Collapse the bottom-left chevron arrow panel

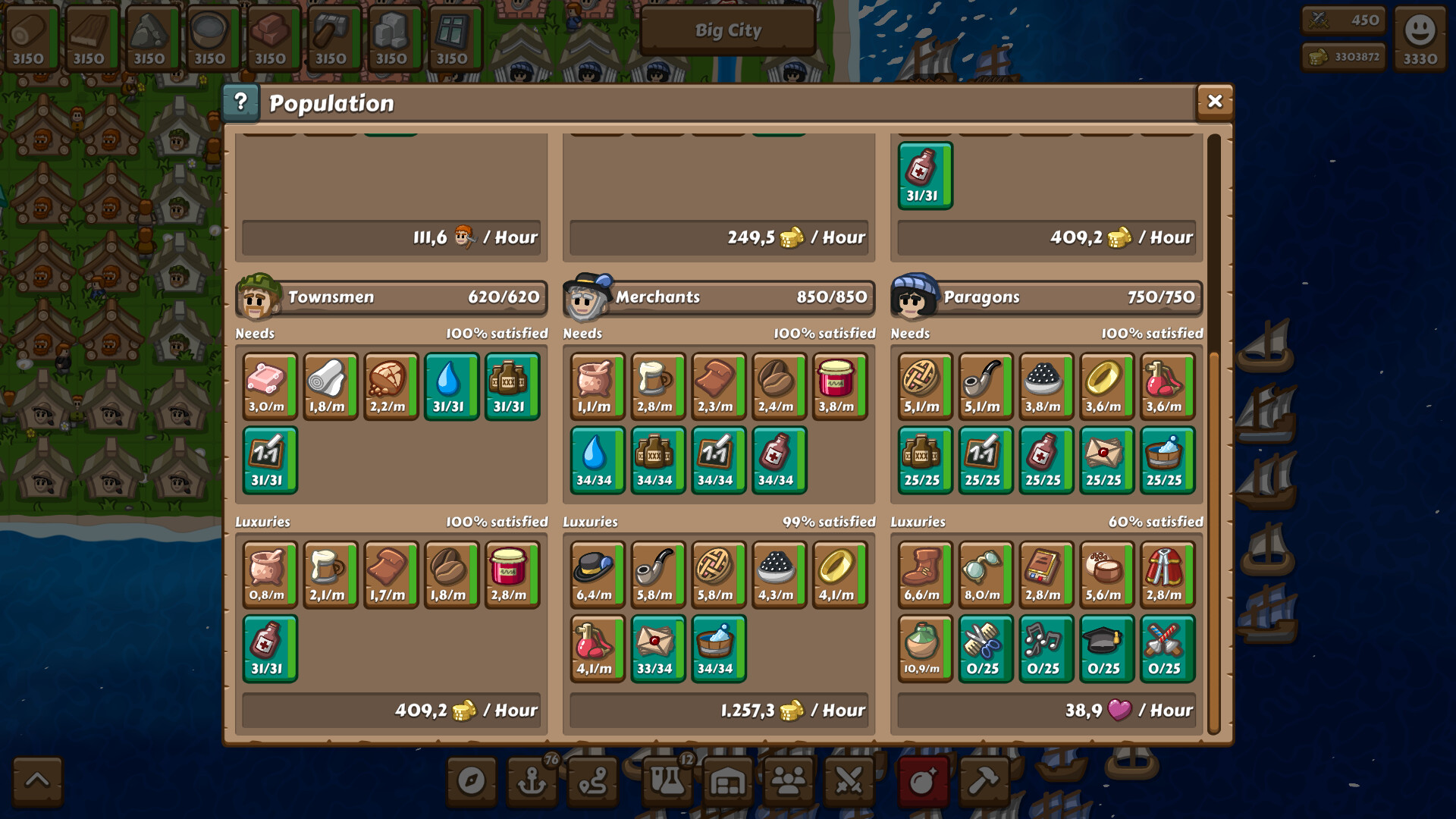coord(36,781)
